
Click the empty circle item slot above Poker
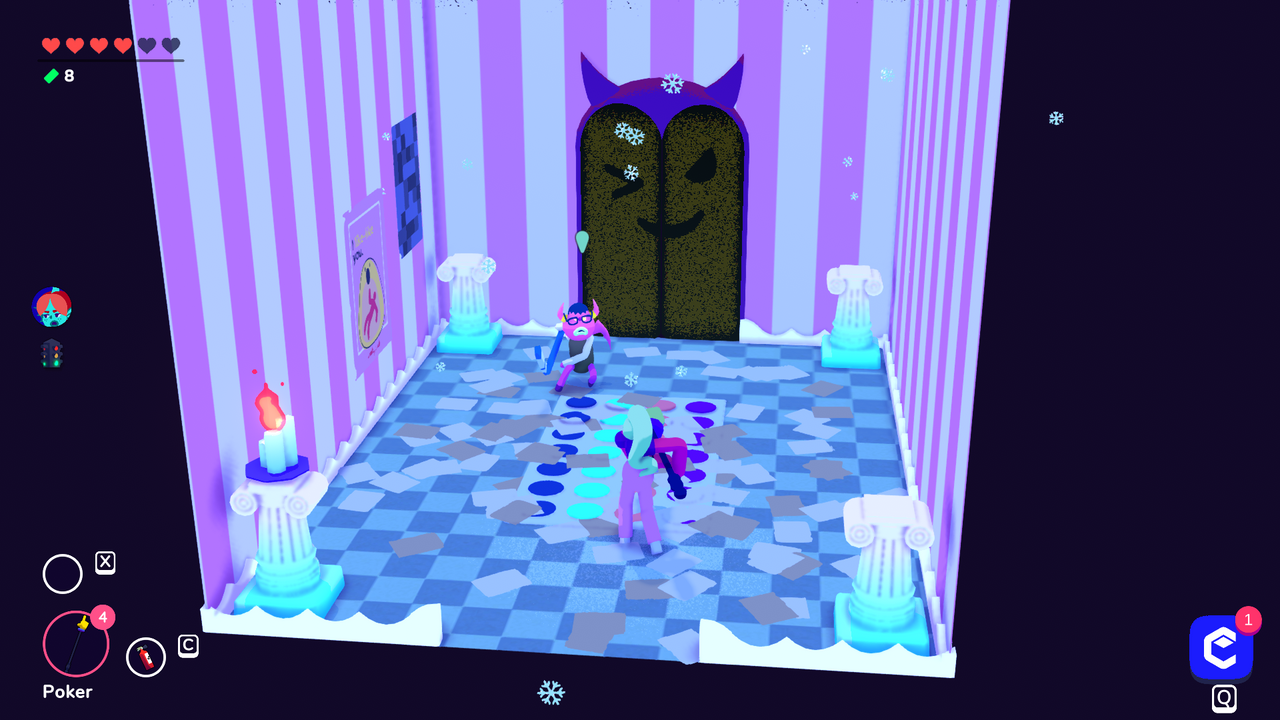click(x=62, y=574)
